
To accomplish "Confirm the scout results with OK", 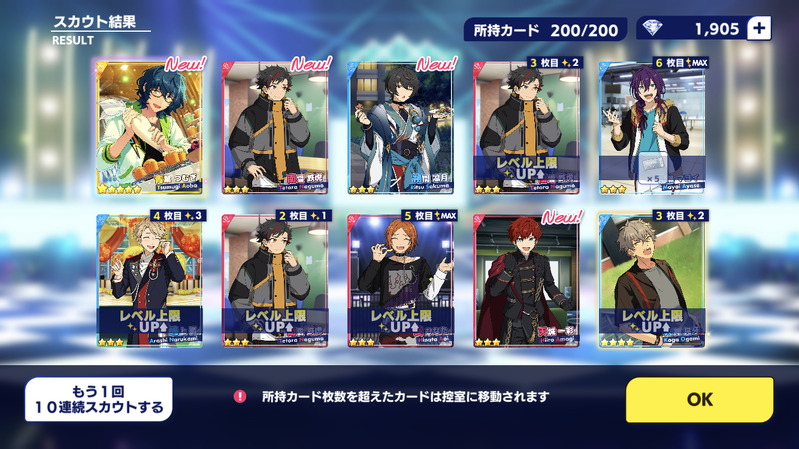I will click(x=699, y=399).
